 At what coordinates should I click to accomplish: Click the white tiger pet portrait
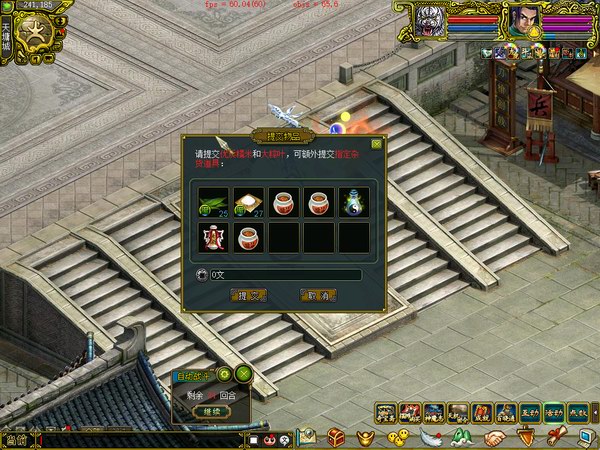tap(431, 21)
